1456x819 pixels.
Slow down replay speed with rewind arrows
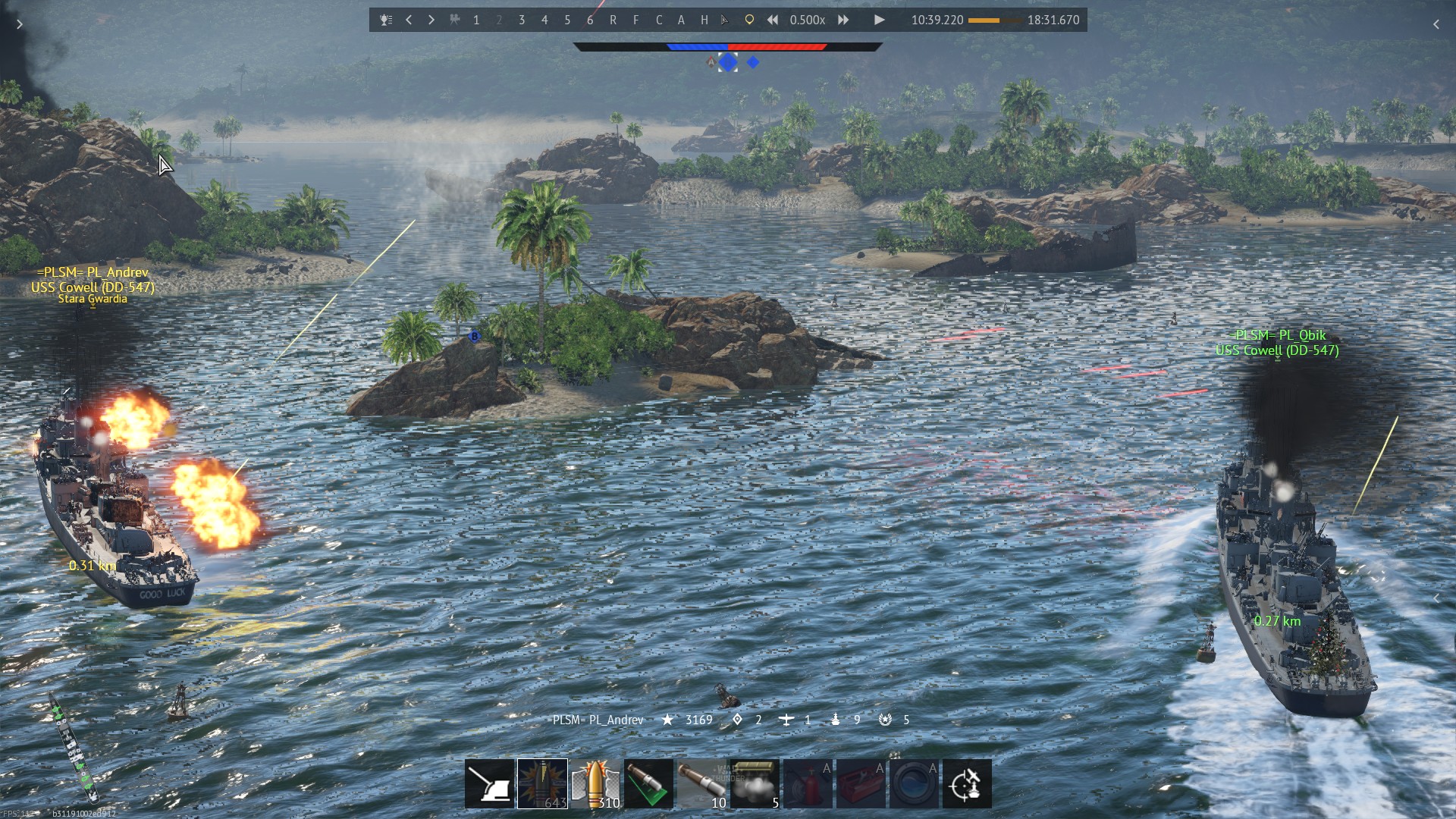pos(772,20)
